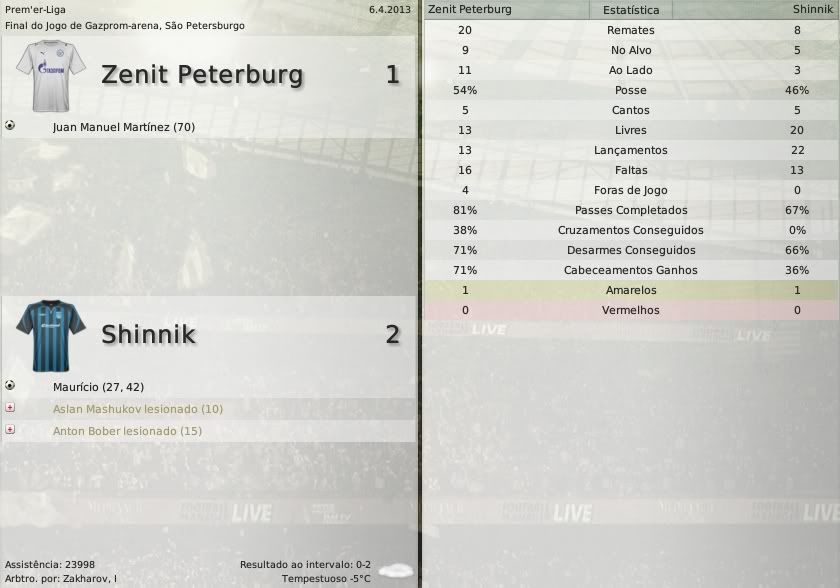Select the Zenit Peterburg header in the stats panel

pos(470,9)
